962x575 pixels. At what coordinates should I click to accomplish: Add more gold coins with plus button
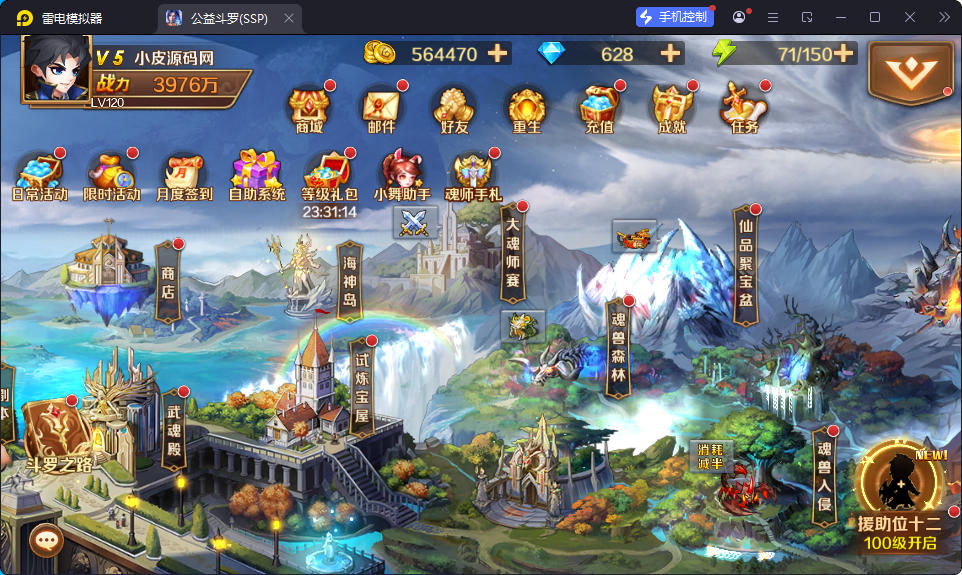point(497,54)
